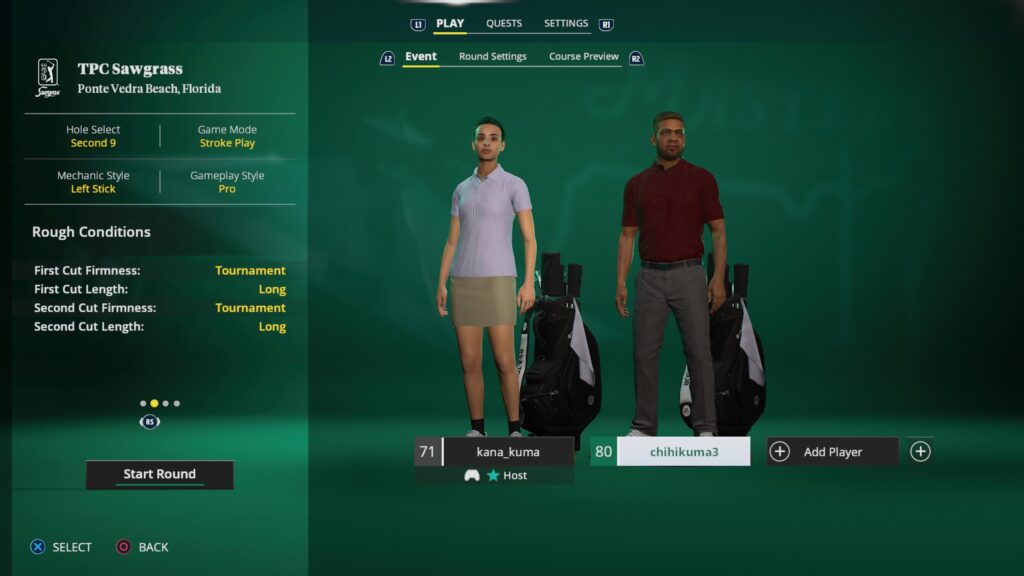Start the round
The width and height of the screenshot is (1024, 576).
(x=159, y=474)
